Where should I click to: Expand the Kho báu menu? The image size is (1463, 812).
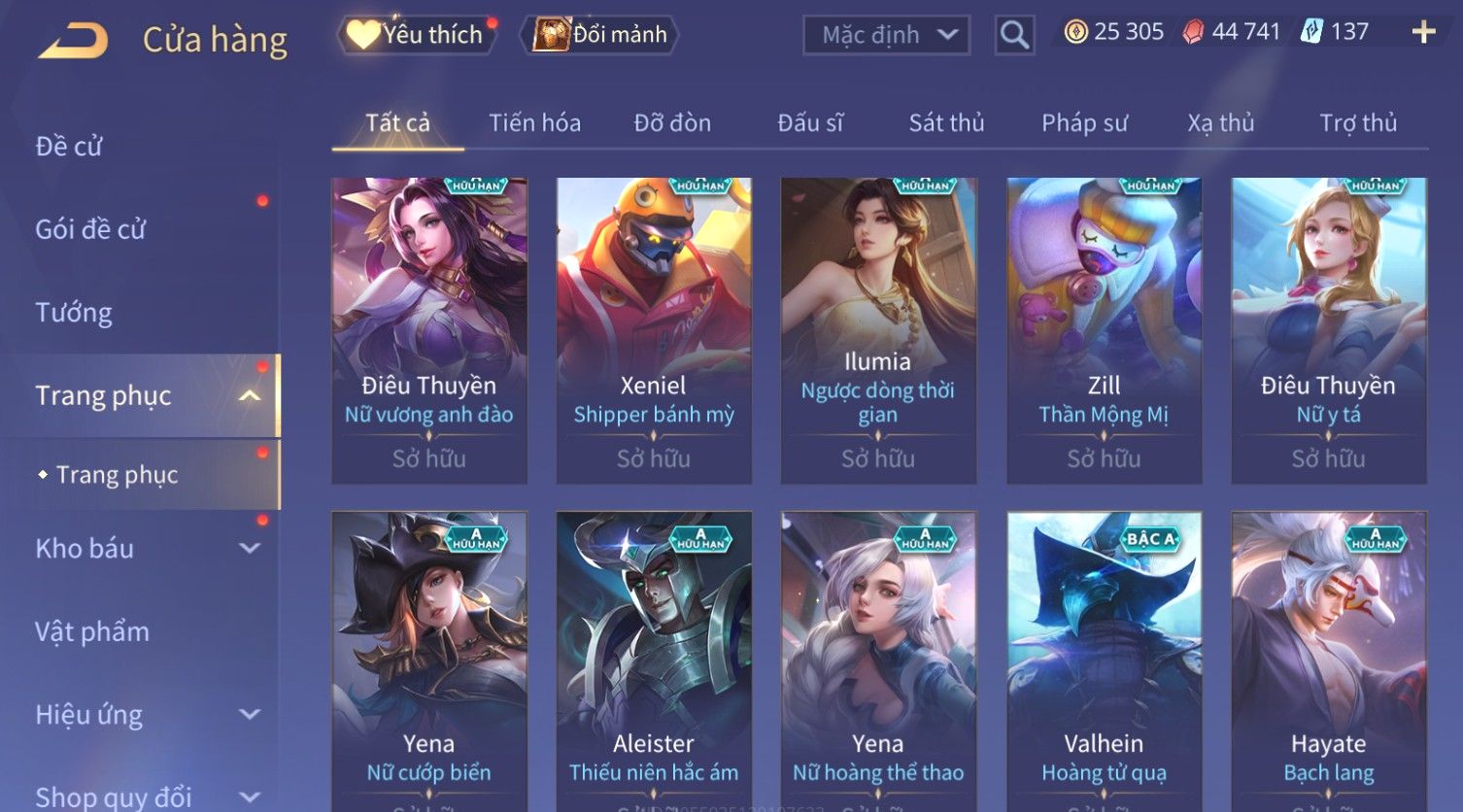146,549
